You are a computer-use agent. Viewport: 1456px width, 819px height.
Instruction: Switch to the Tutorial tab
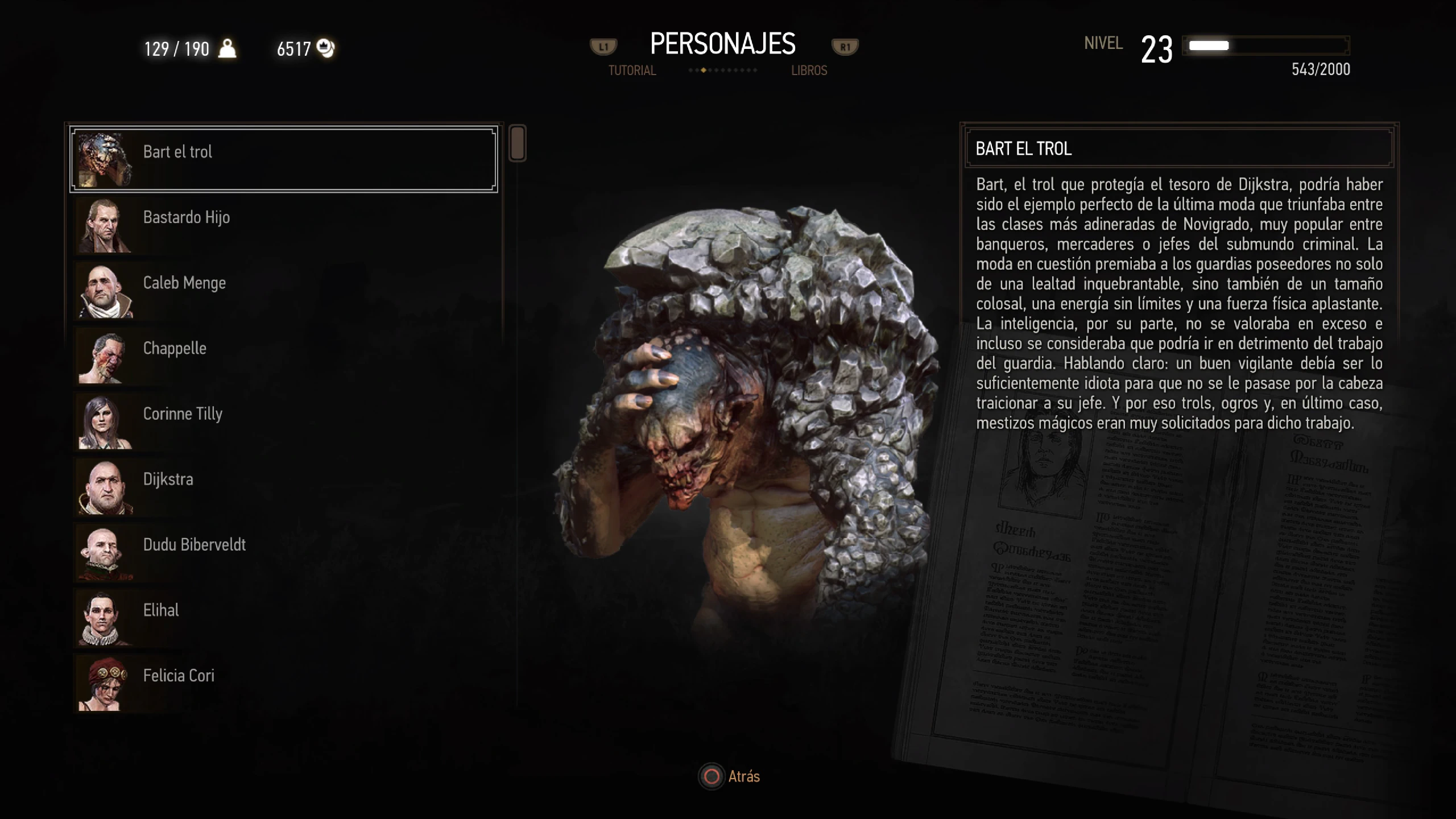point(632,71)
